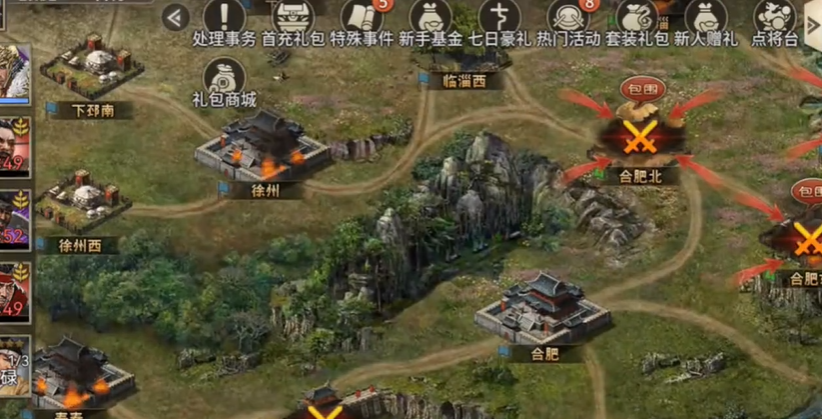
Task: Open the 礼包商城 gift shop
Action: click(225, 80)
